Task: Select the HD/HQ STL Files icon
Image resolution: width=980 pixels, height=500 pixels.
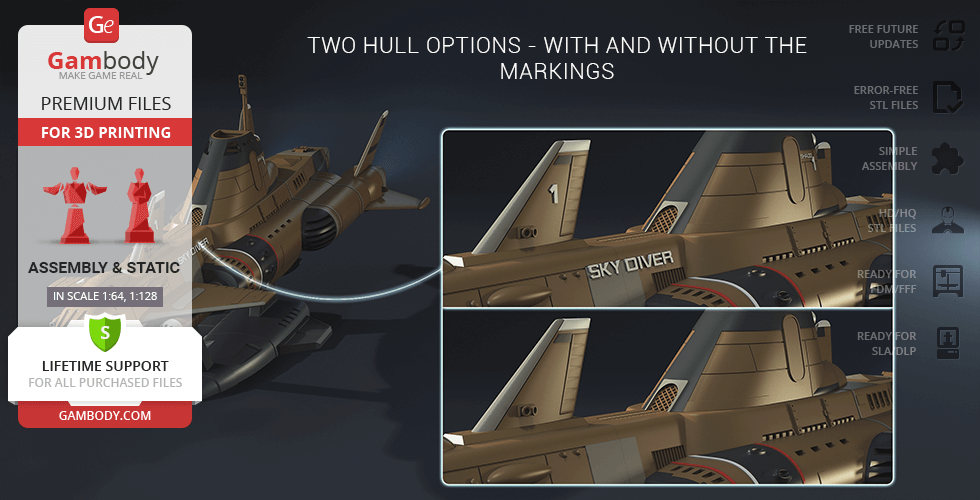Action: pos(946,220)
